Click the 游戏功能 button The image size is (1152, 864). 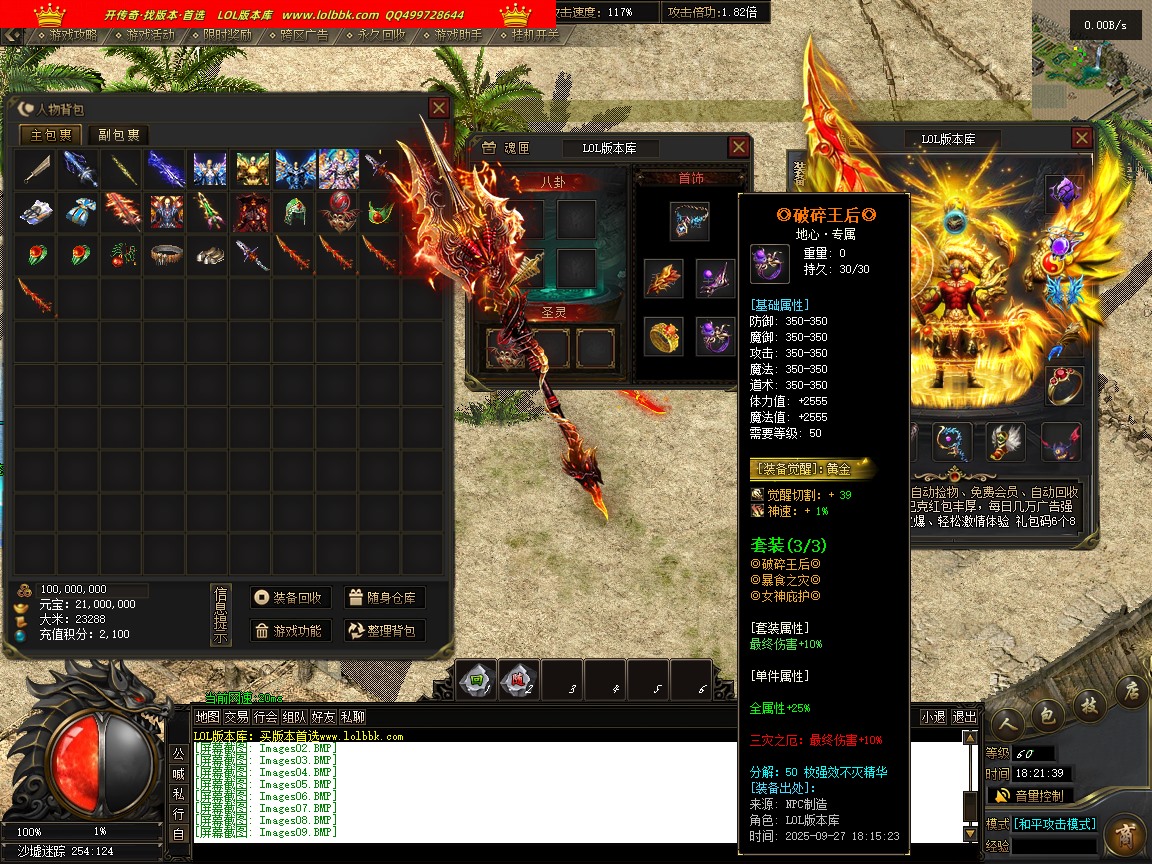[x=290, y=630]
